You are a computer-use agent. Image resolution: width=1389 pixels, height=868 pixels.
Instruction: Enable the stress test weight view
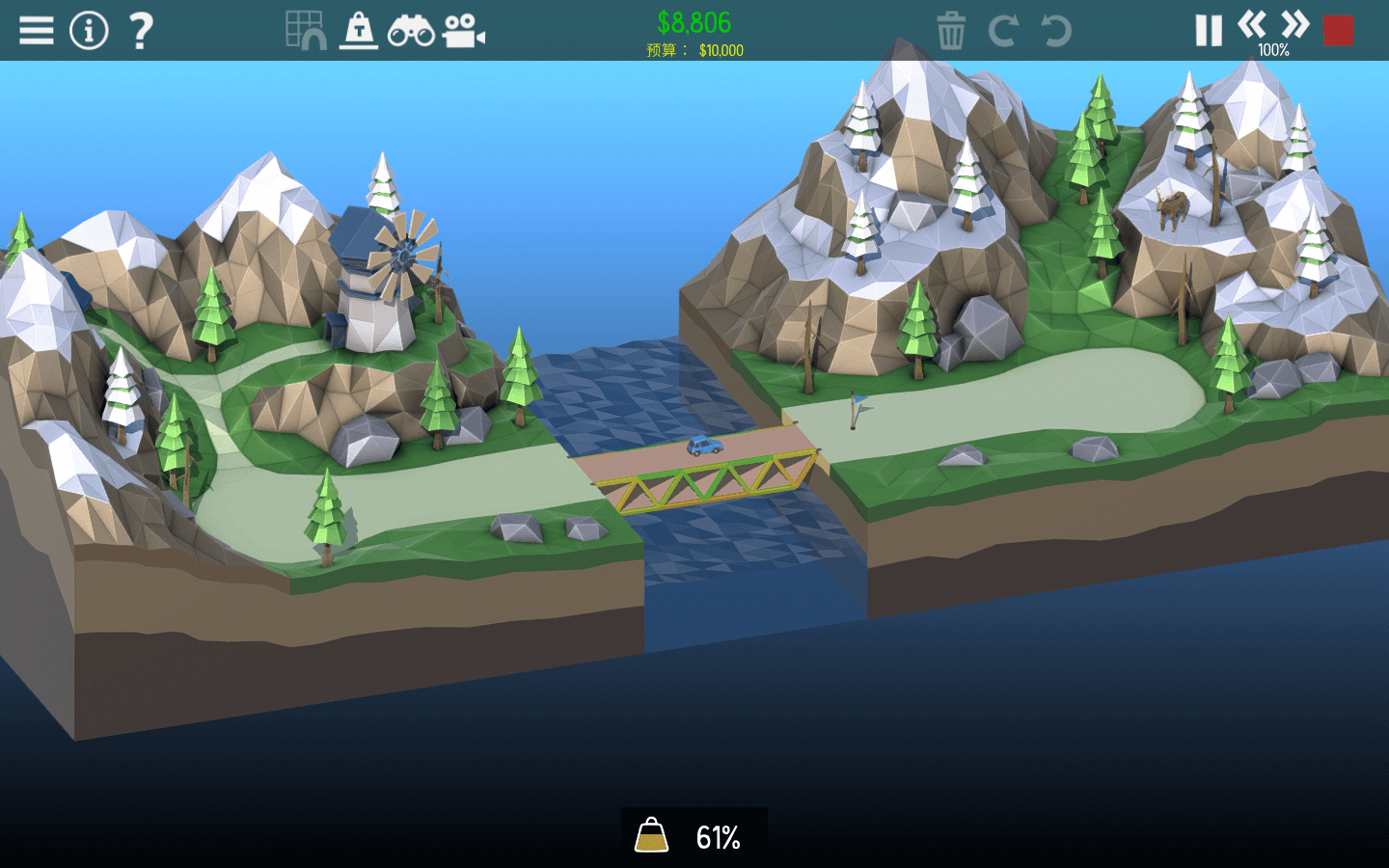pyautogui.click(x=358, y=30)
